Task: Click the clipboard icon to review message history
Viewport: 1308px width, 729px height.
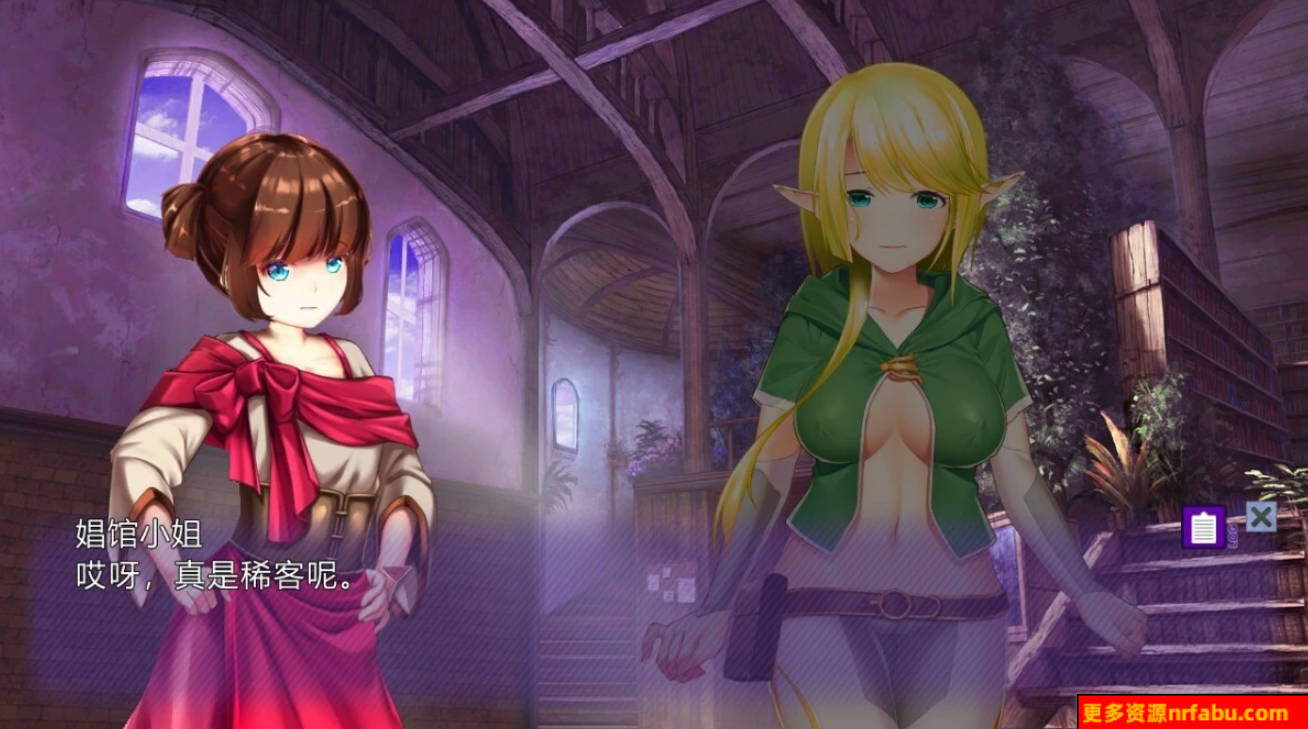Action: (x=1204, y=525)
